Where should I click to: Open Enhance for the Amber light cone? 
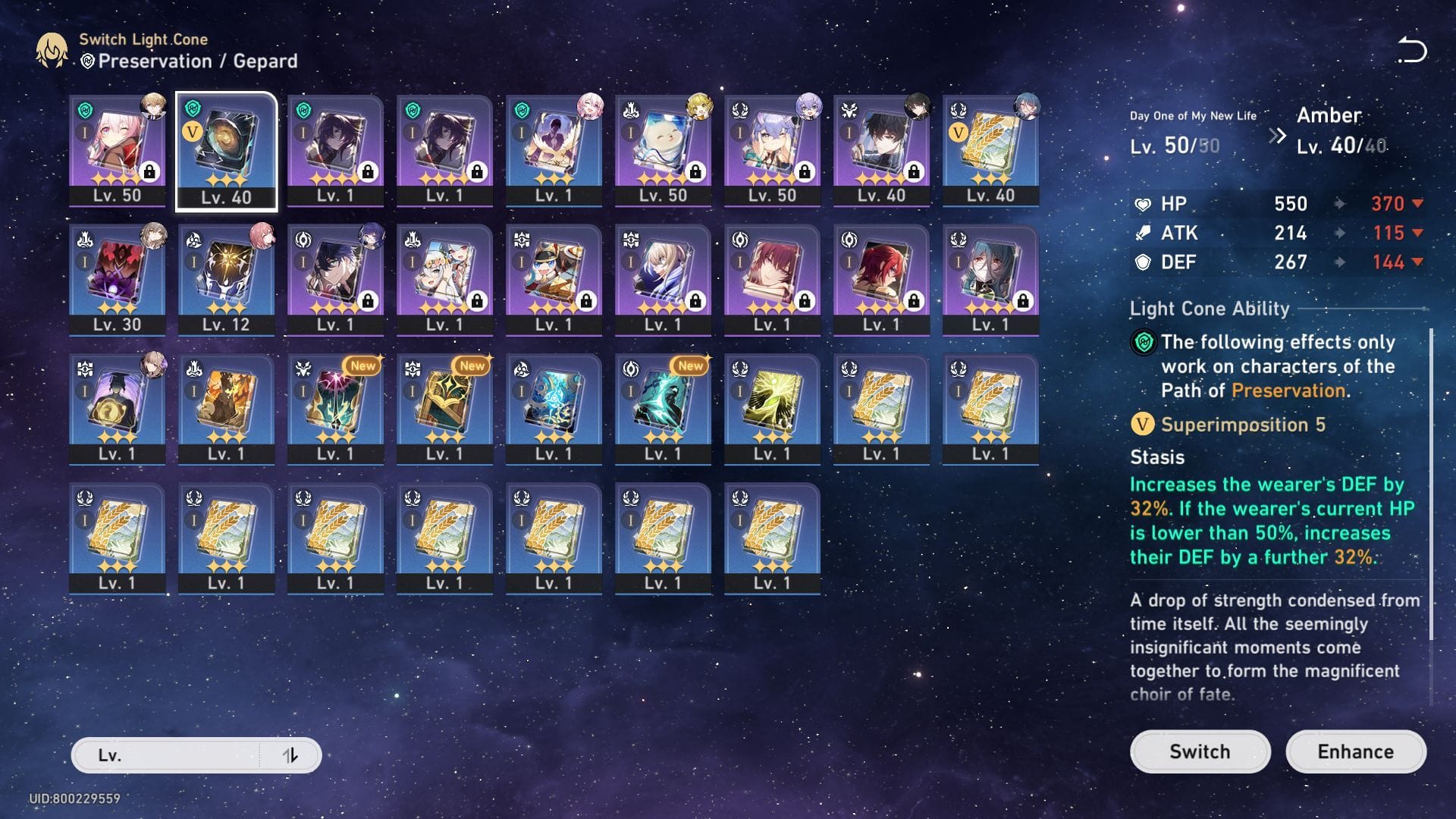click(1355, 752)
